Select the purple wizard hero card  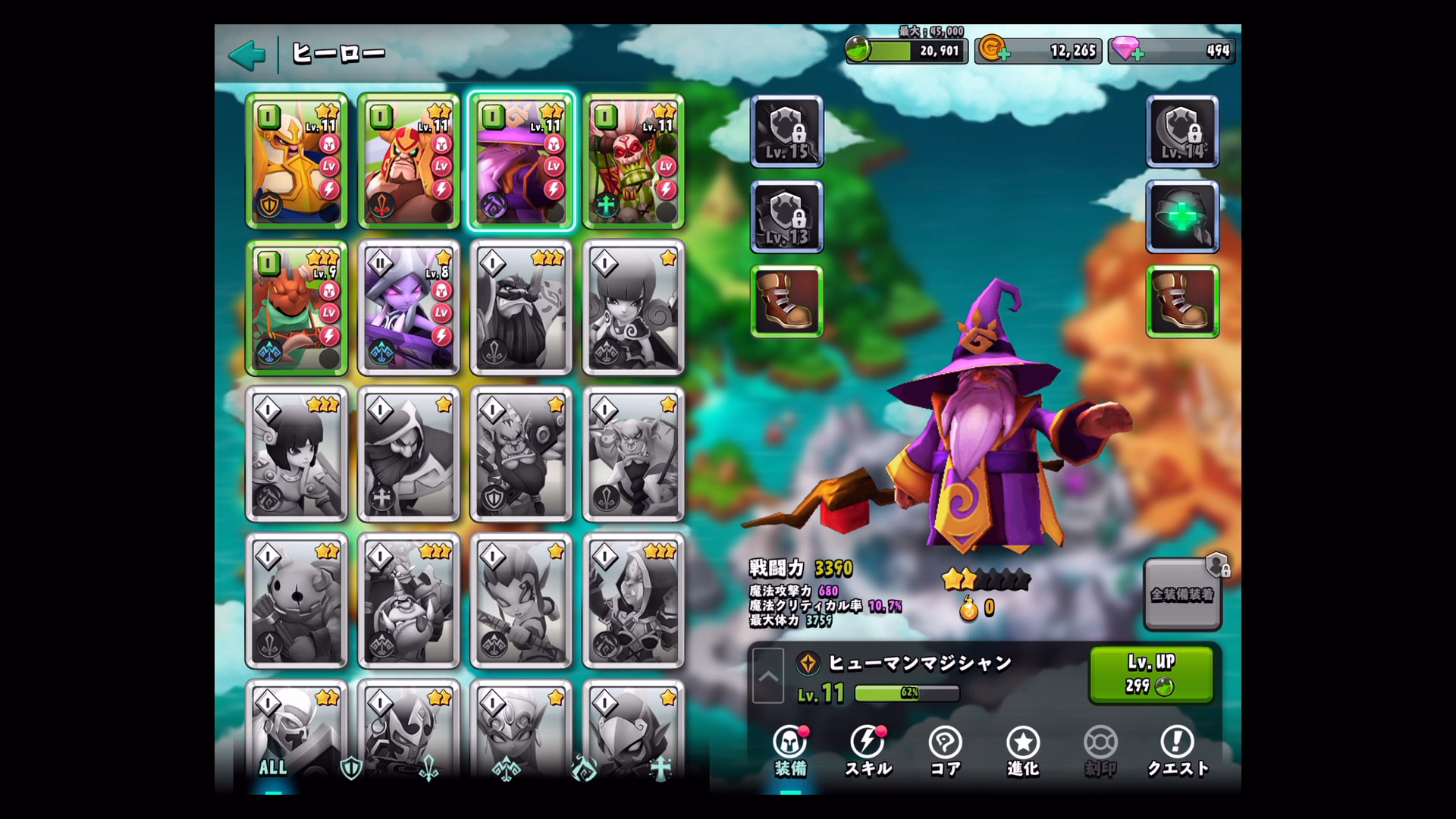click(x=521, y=161)
